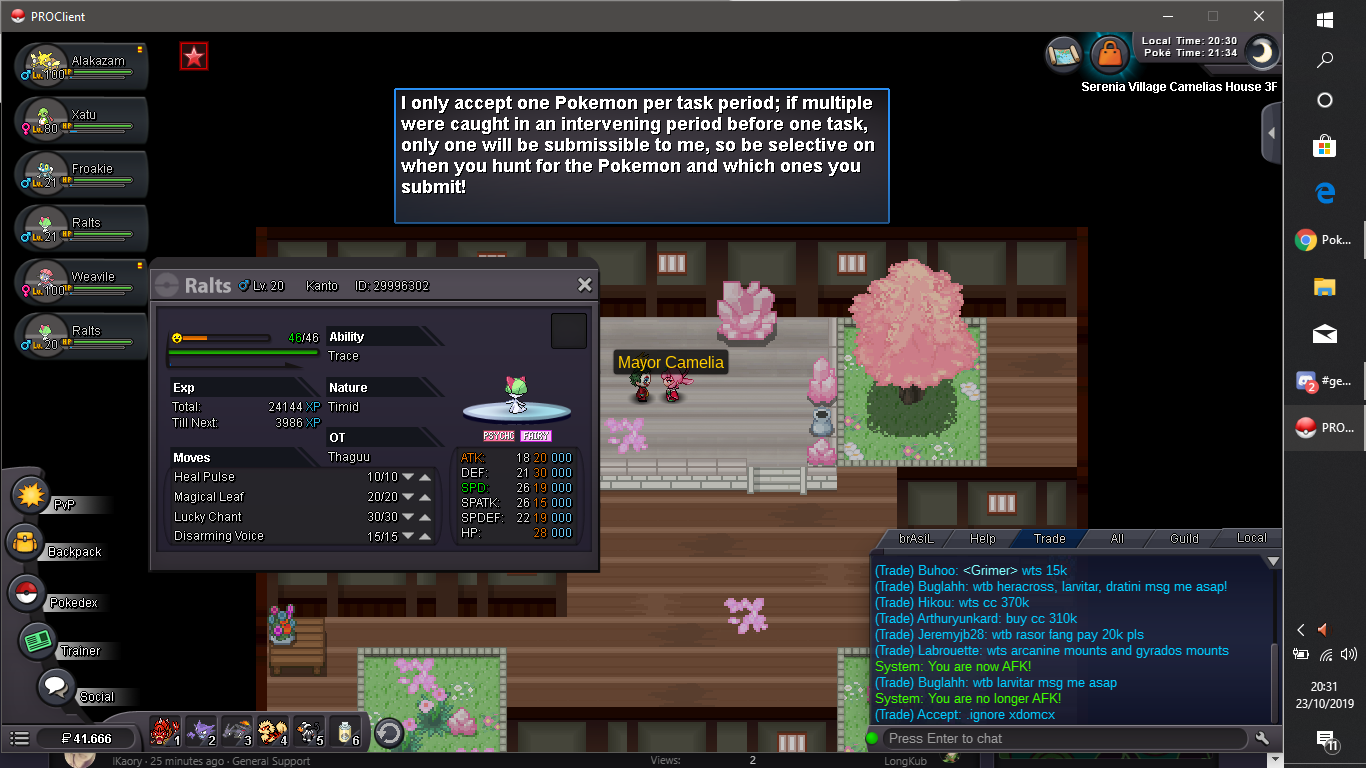1366x768 pixels.
Task: Choose Froakie from the party list
Action: [82, 174]
